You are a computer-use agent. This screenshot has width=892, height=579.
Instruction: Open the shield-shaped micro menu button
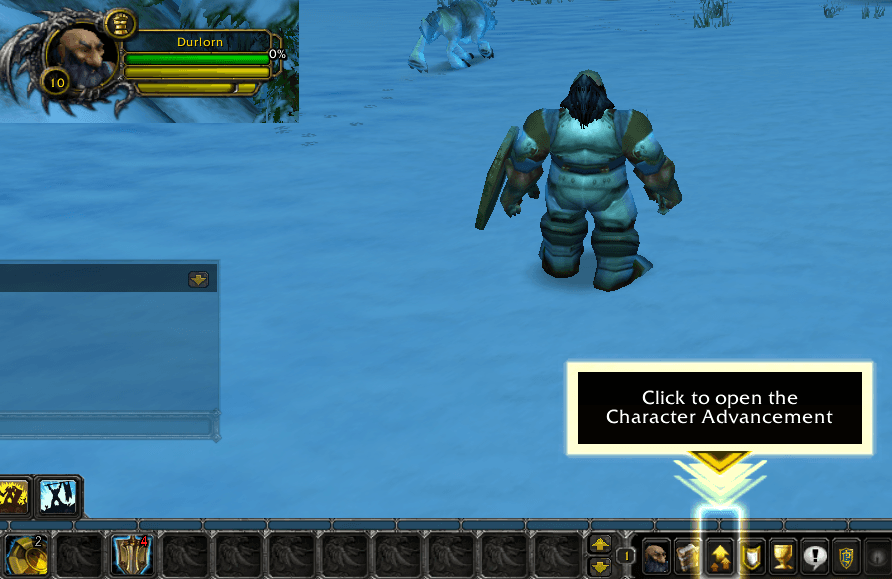[x=750, y=557]
